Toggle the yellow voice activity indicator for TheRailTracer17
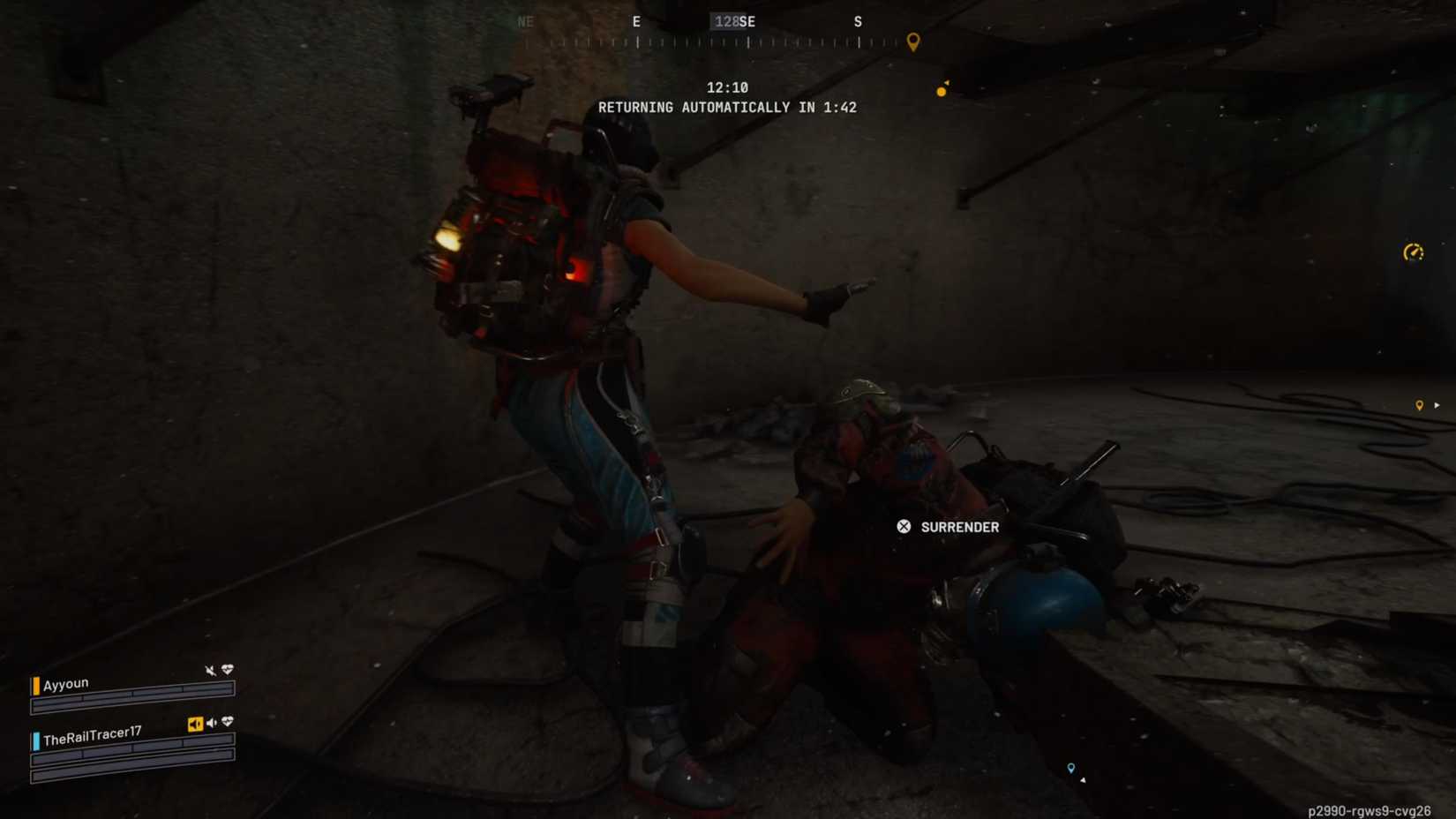Image resolution: width=1456 pixels, height=819 pixels. coord(196,724)
